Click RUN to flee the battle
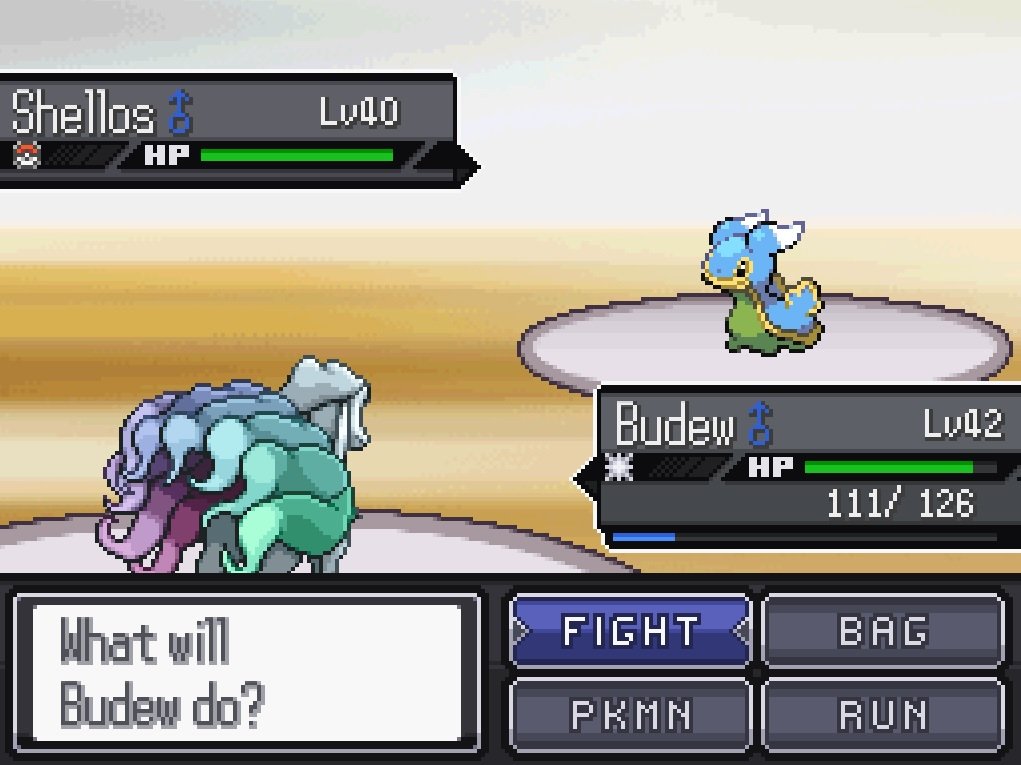1021x765 pixels. pyautogui.click(x=883, y=714)
